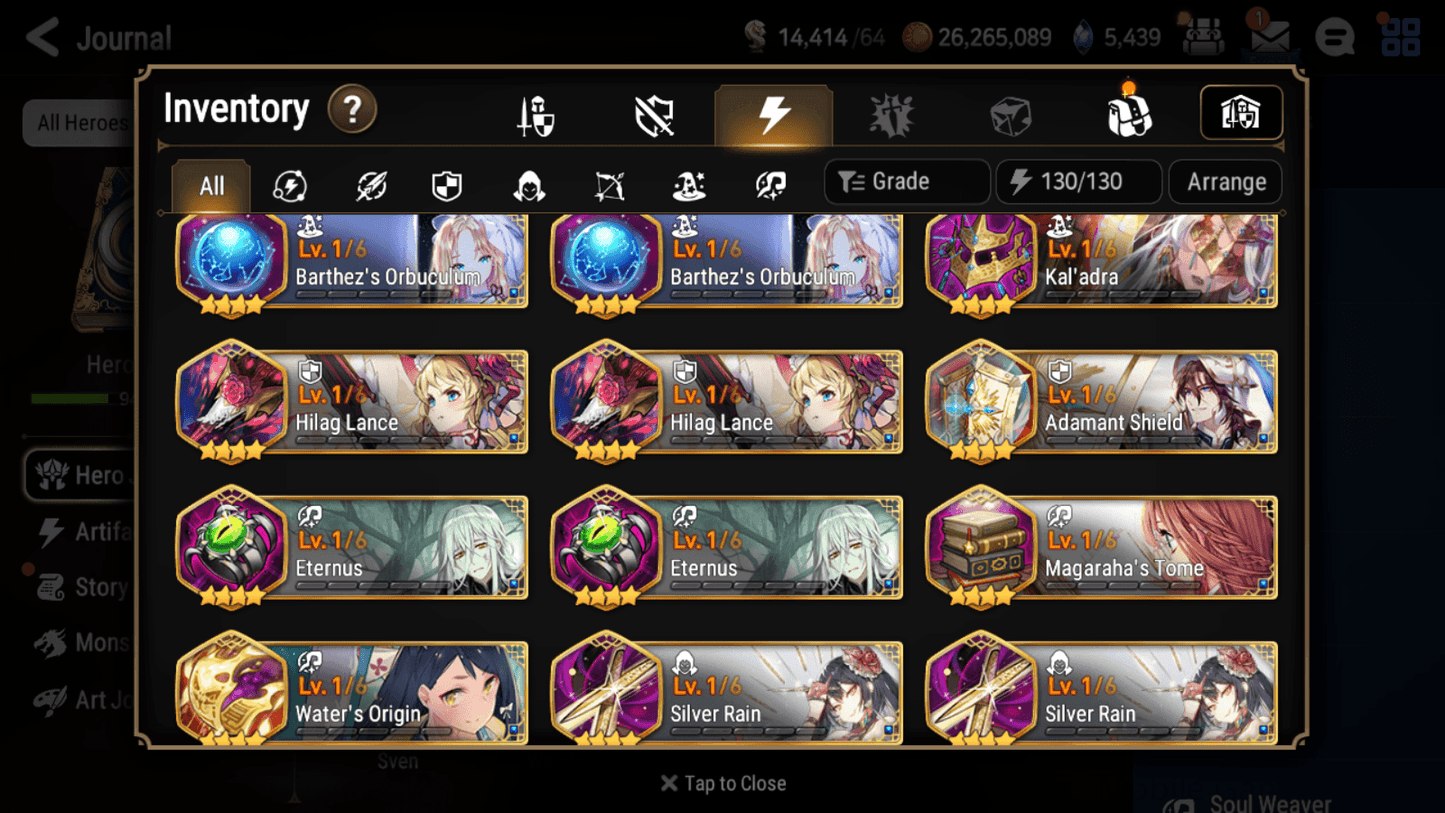Select the Barthez's Orbuculum artifact card
The width and height of the screenshot is (1445, 813).
(350, 262)
